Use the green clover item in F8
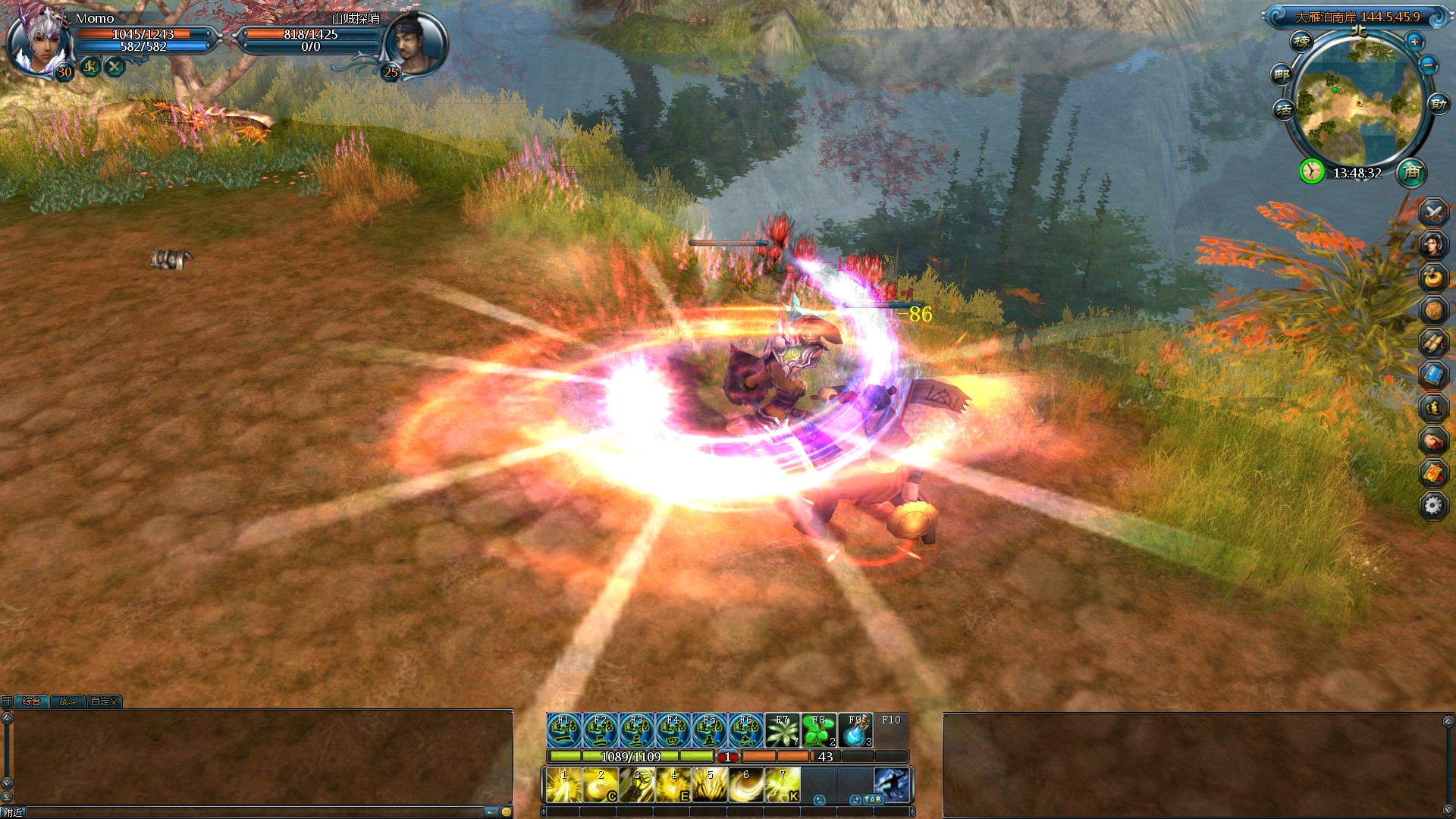This screenshot has height=819, width=1456. coord(819,731)
